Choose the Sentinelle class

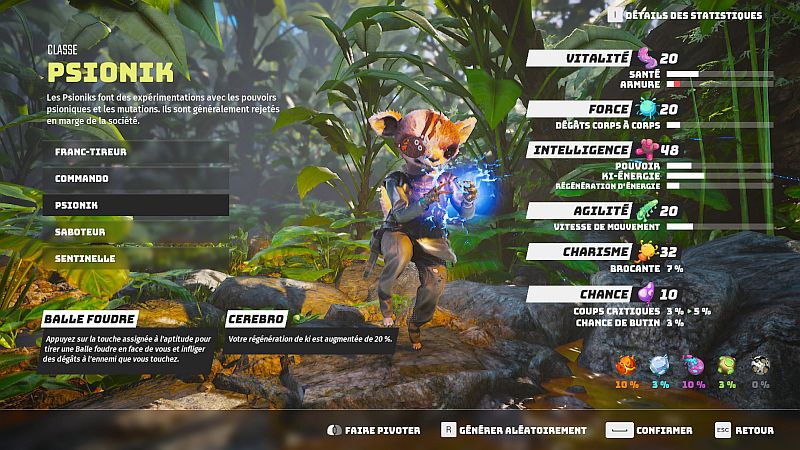point(134,258)
